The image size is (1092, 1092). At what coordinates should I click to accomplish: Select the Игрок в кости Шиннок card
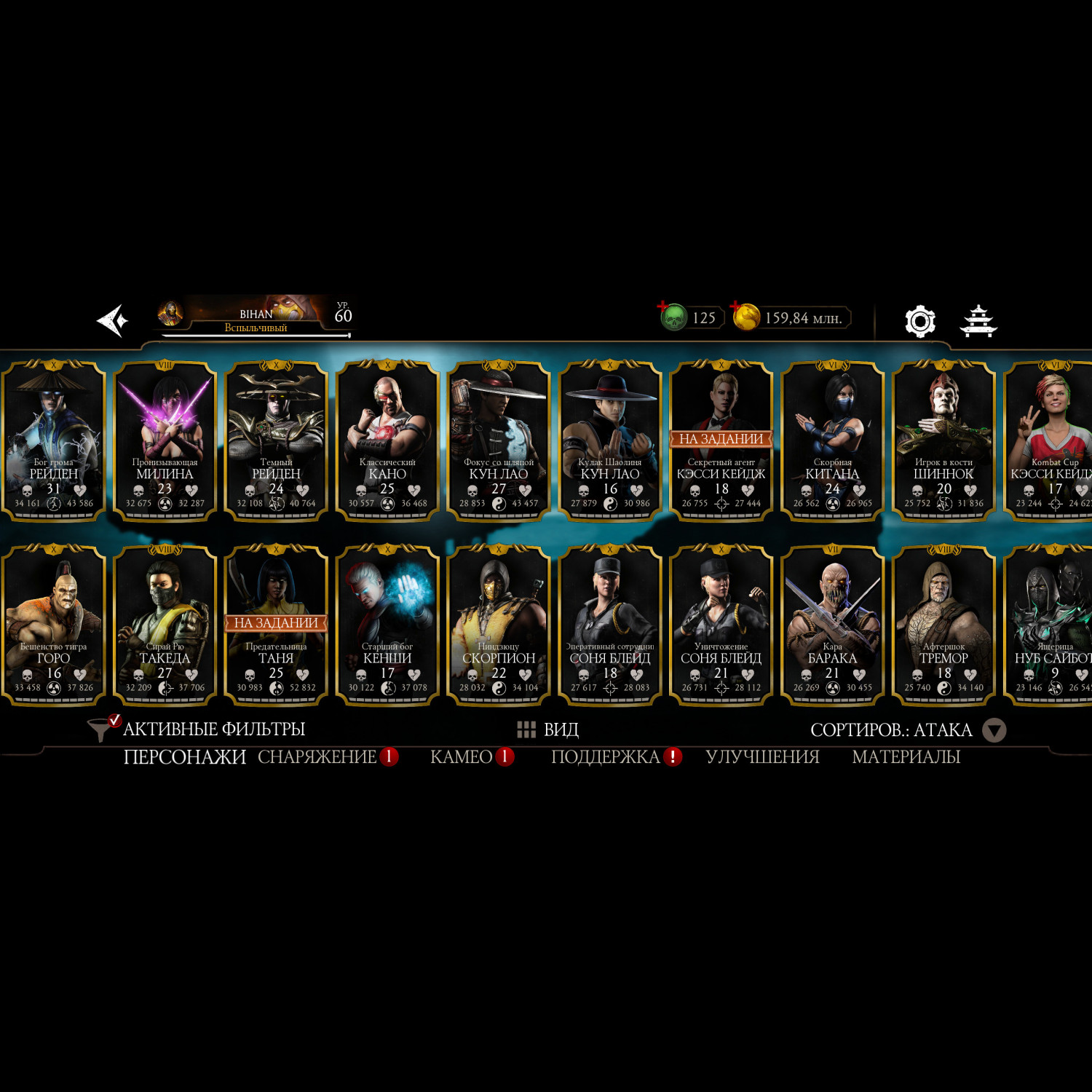[x=943, y=440]
